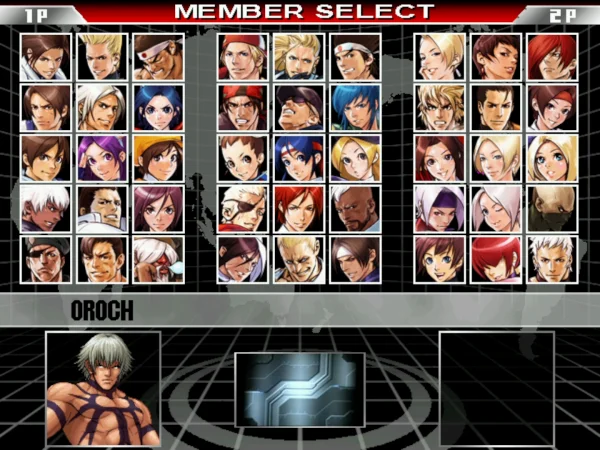Choose white spiky-haired Yashiro portrait
The width and height of the screenshot is (600, 450).
pyautogui.click(x=551, y=259)
